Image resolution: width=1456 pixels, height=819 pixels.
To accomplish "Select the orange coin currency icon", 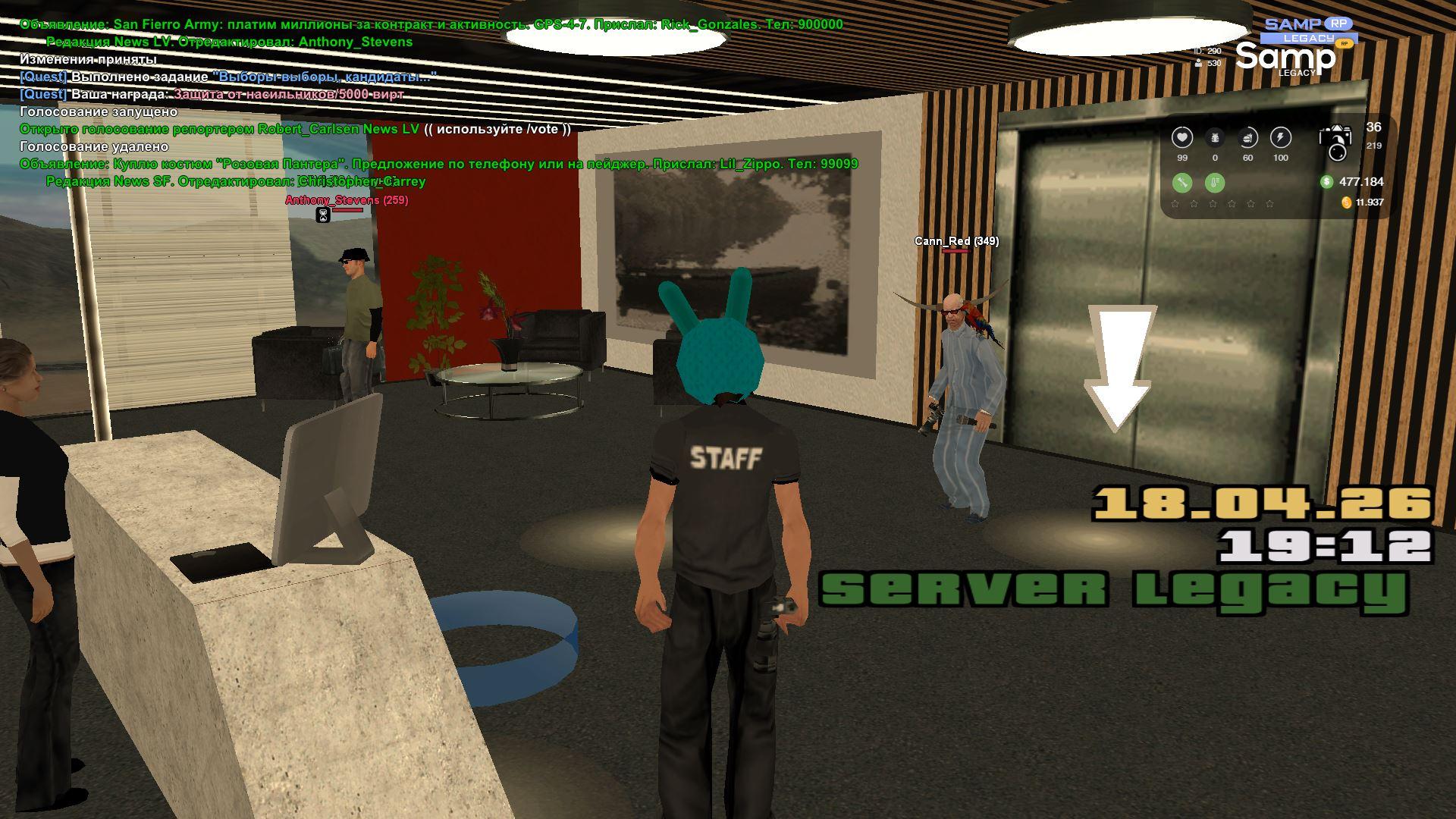I will click(1346, 202).
